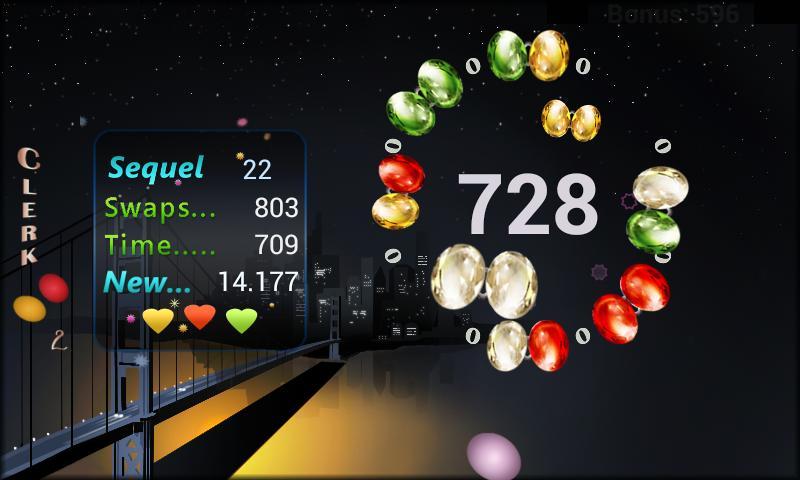Select the red and gold bead pair

[x=396, y=192]
